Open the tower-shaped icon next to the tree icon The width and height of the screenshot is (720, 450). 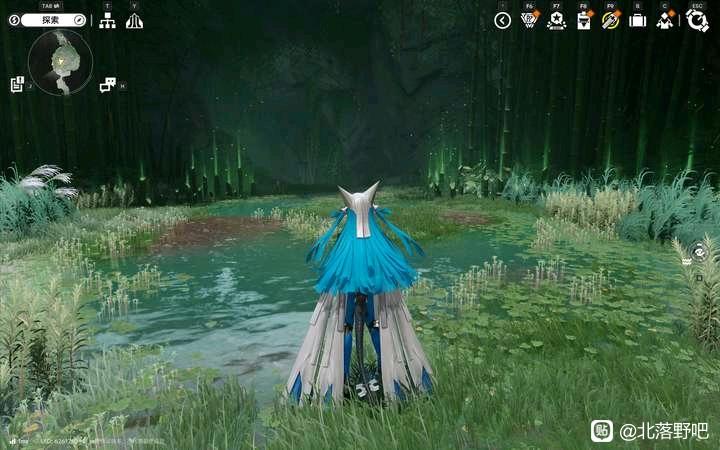[134, 20]
